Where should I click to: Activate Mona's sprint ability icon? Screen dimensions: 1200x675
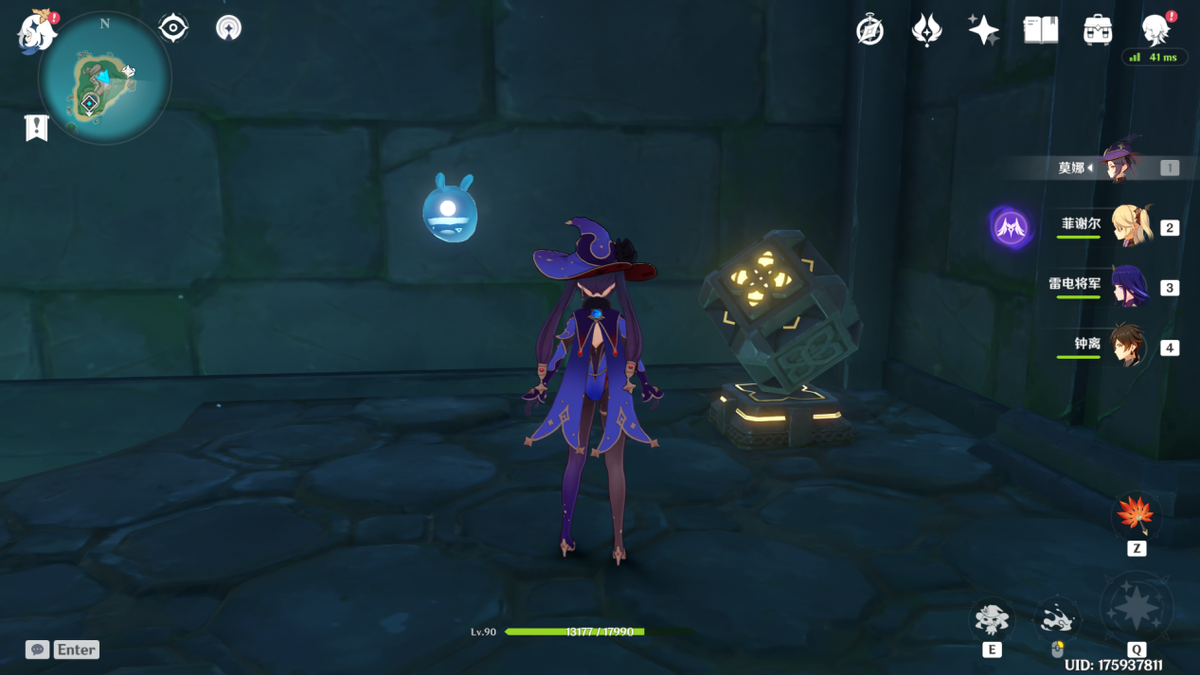click(1056, 620)
